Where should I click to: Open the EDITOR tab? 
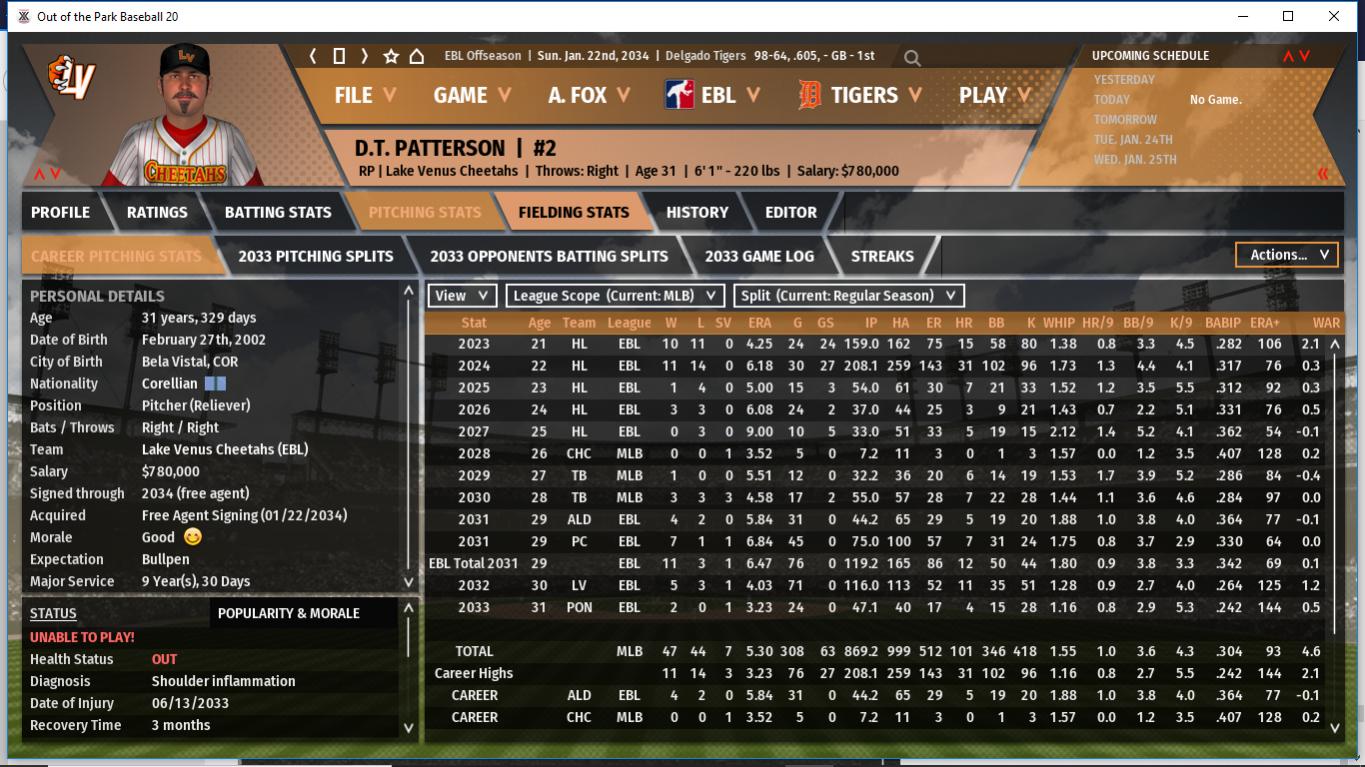pyautogui.click(x=791, y=212)
